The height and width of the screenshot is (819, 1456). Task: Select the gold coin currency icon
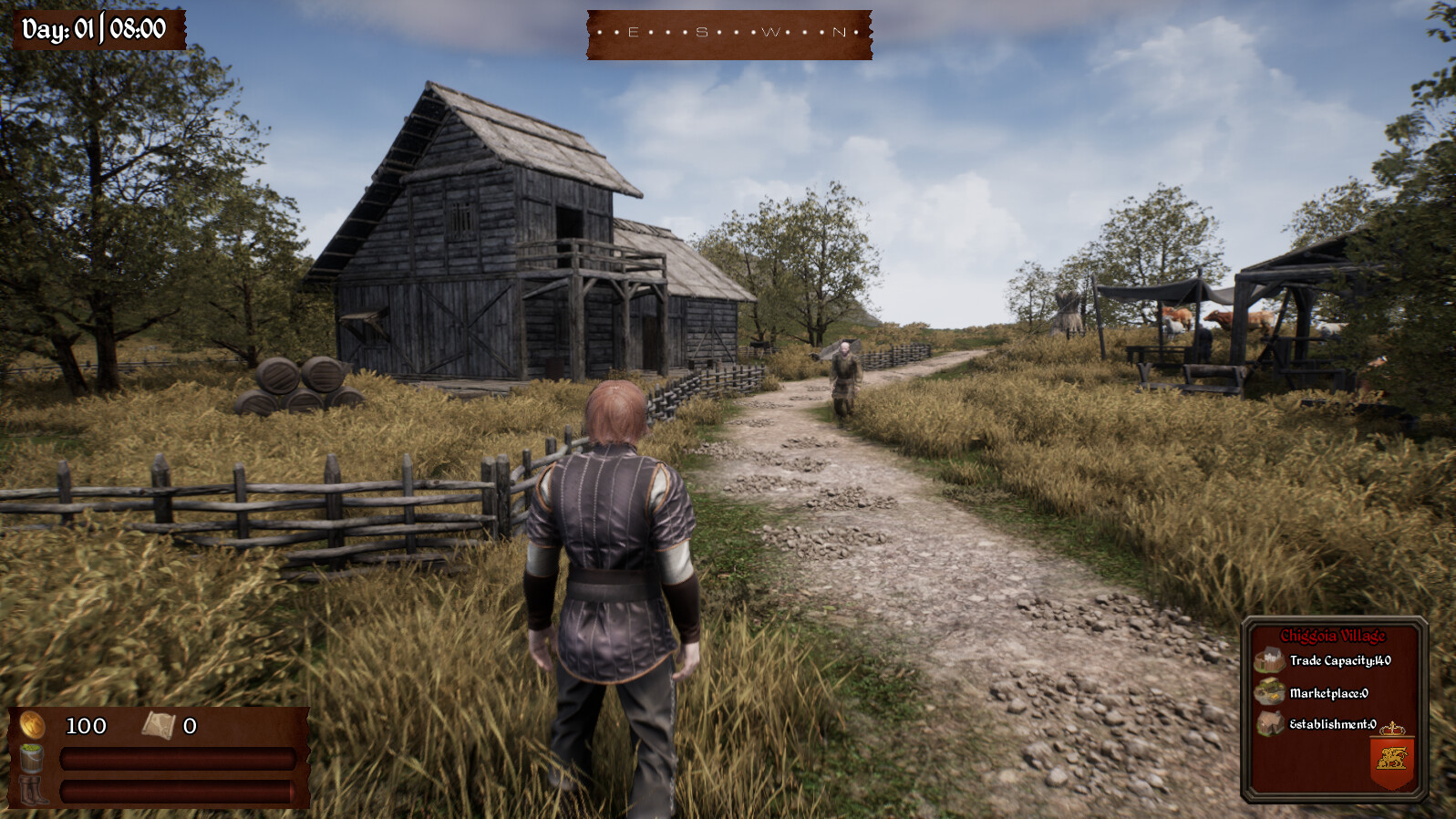coord(33,723)
